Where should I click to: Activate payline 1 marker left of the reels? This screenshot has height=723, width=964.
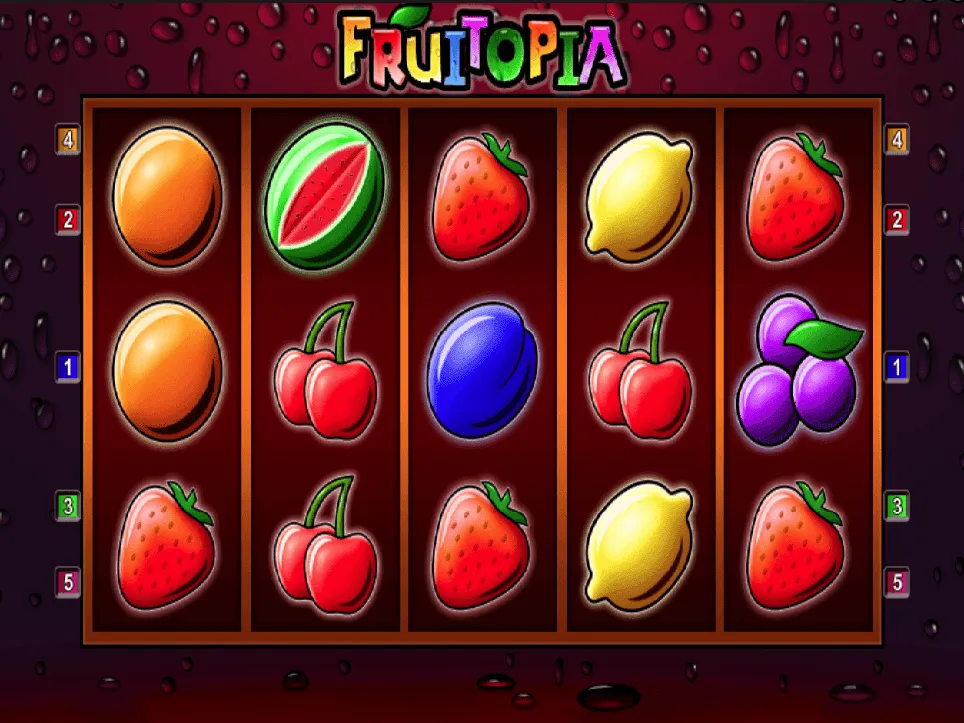[x=68, y=368]
